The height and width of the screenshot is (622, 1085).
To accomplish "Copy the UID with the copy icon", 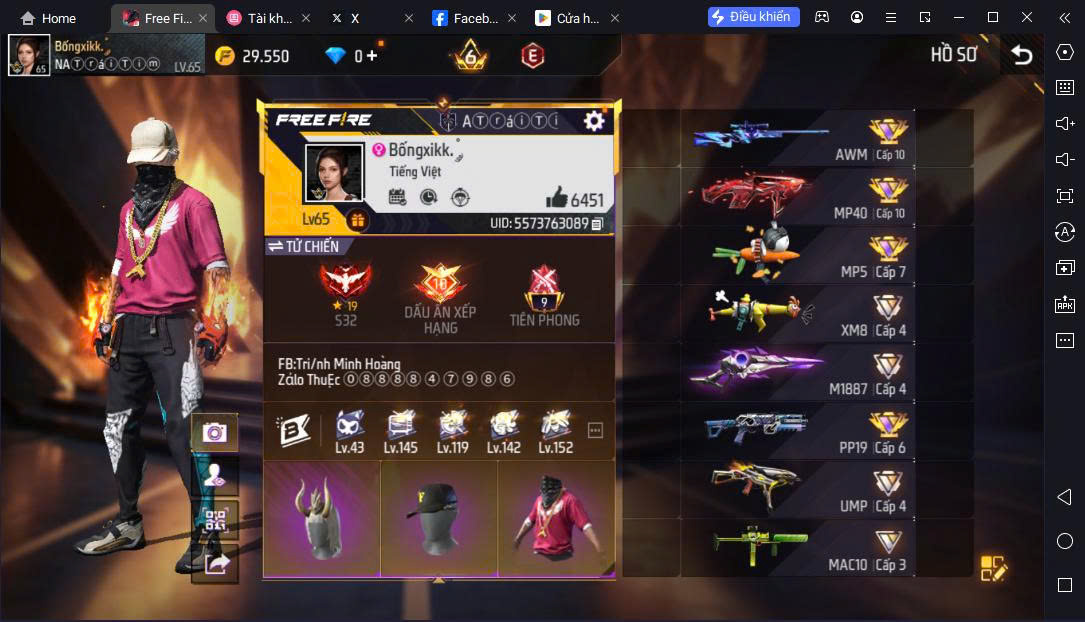I will (597, 224).
